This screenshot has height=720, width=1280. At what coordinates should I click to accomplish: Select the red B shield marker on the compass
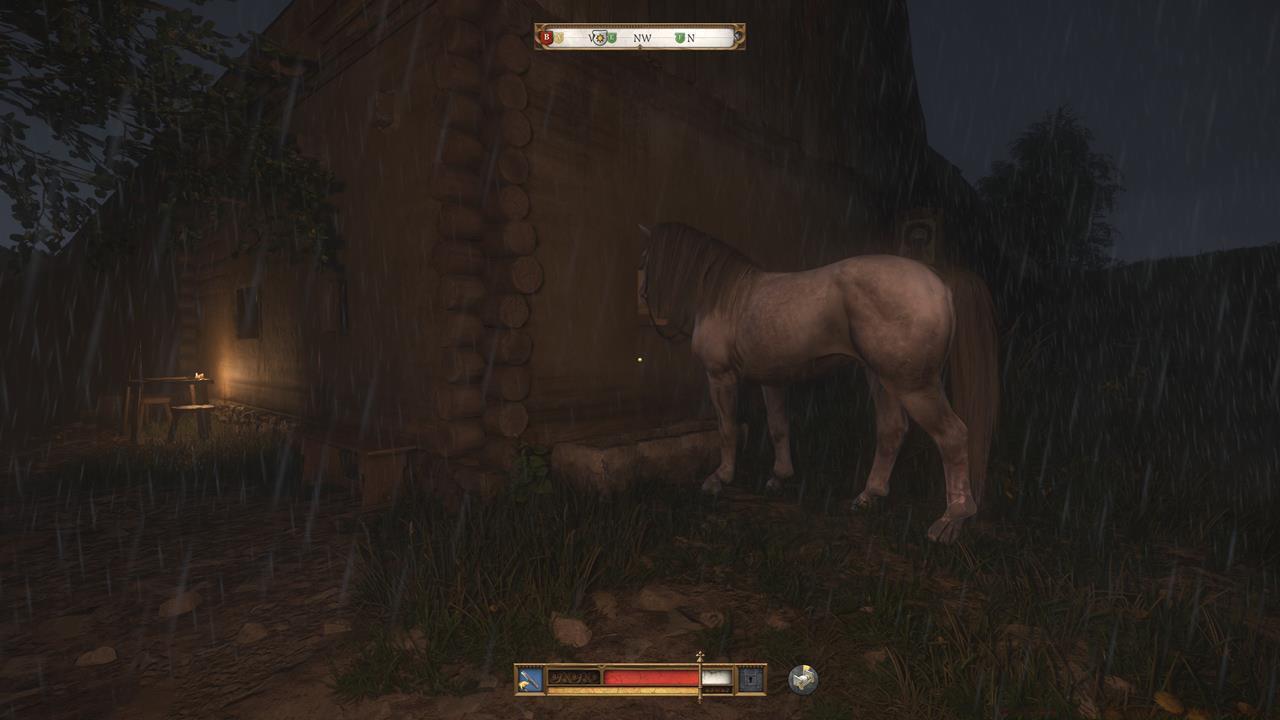[546, 38]
